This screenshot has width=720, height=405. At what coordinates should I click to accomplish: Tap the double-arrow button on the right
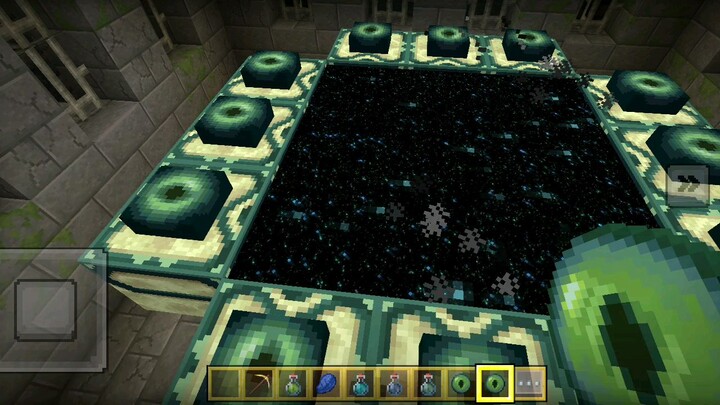coord(687,185)
